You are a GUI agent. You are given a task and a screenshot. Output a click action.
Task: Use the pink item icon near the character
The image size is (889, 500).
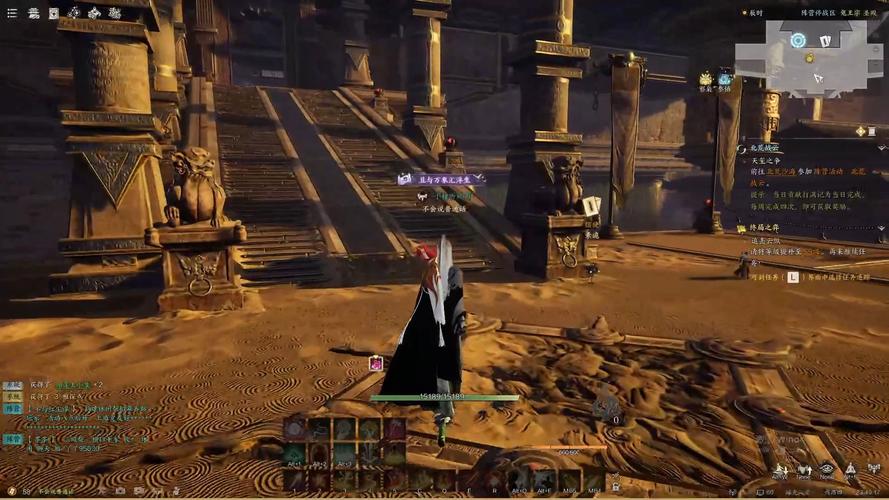pyautogui.click(x=376, y=363)
